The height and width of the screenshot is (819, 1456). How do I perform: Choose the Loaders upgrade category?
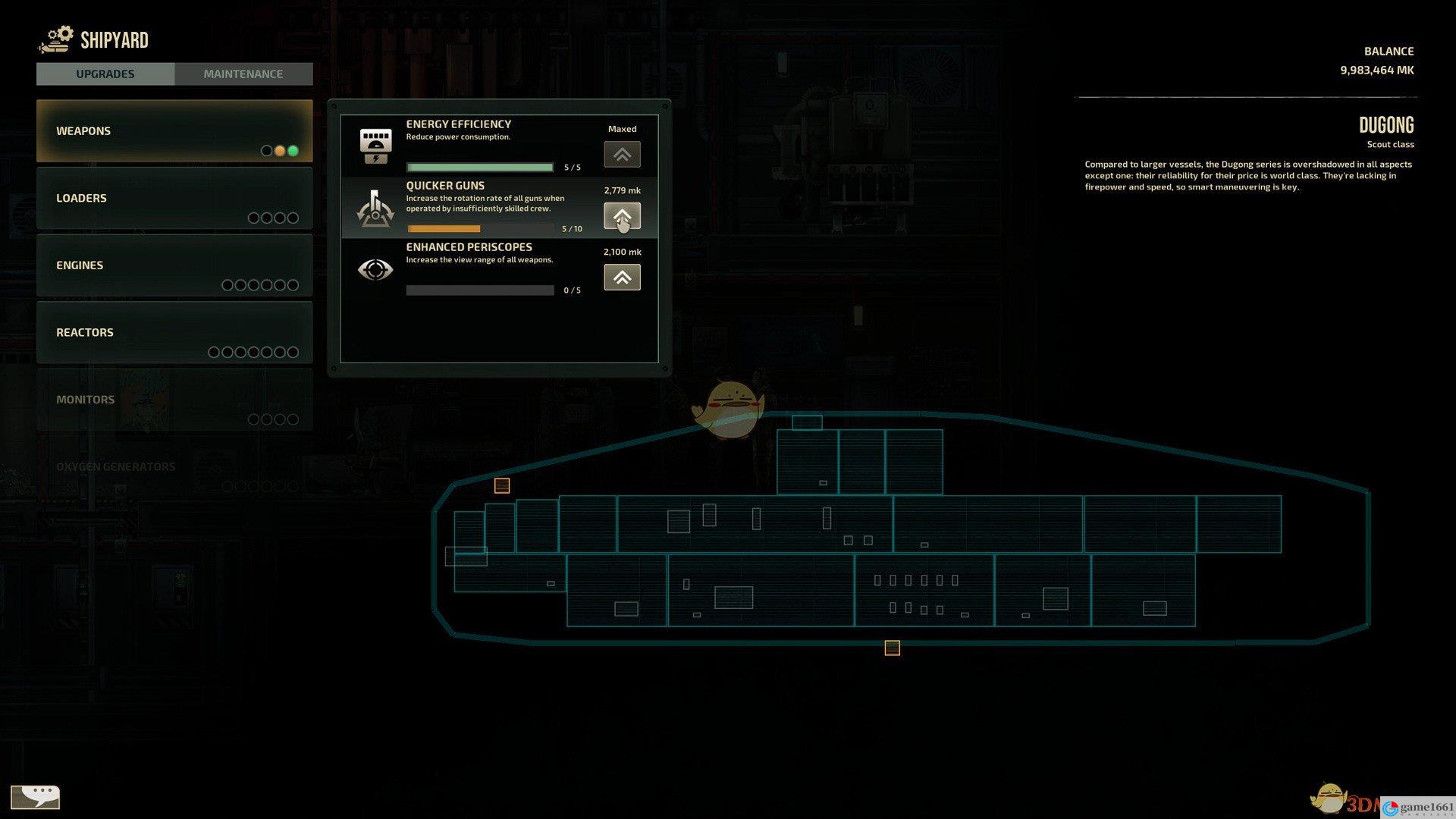pos(174,198)
